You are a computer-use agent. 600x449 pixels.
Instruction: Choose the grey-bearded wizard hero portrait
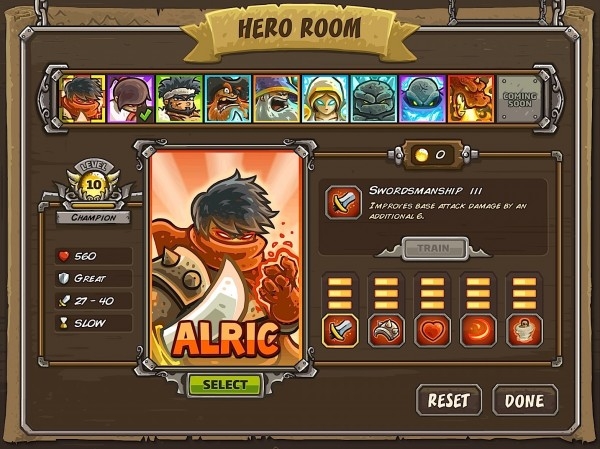276,99
